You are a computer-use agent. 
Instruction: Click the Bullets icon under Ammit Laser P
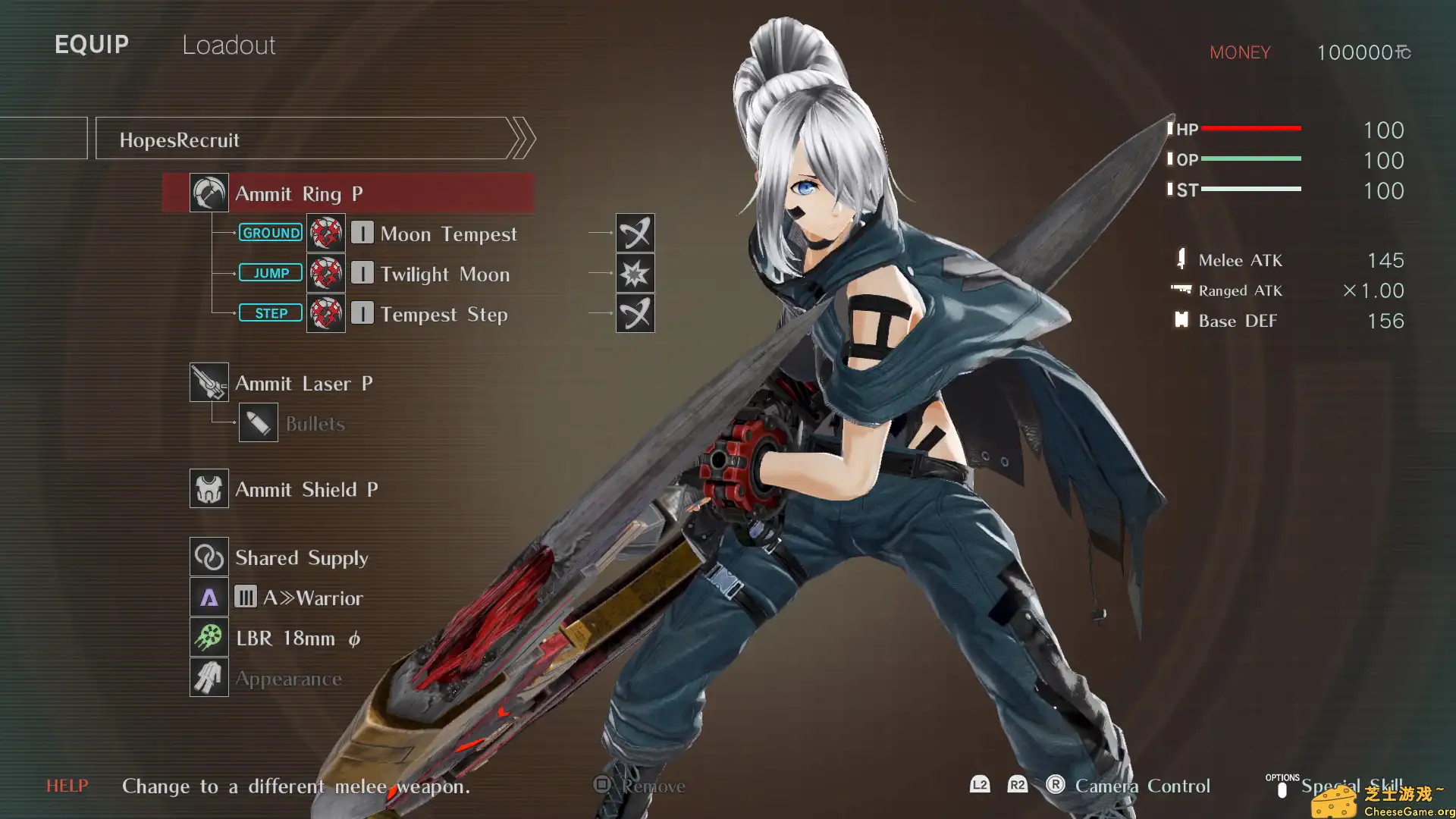tap(259, 422)
